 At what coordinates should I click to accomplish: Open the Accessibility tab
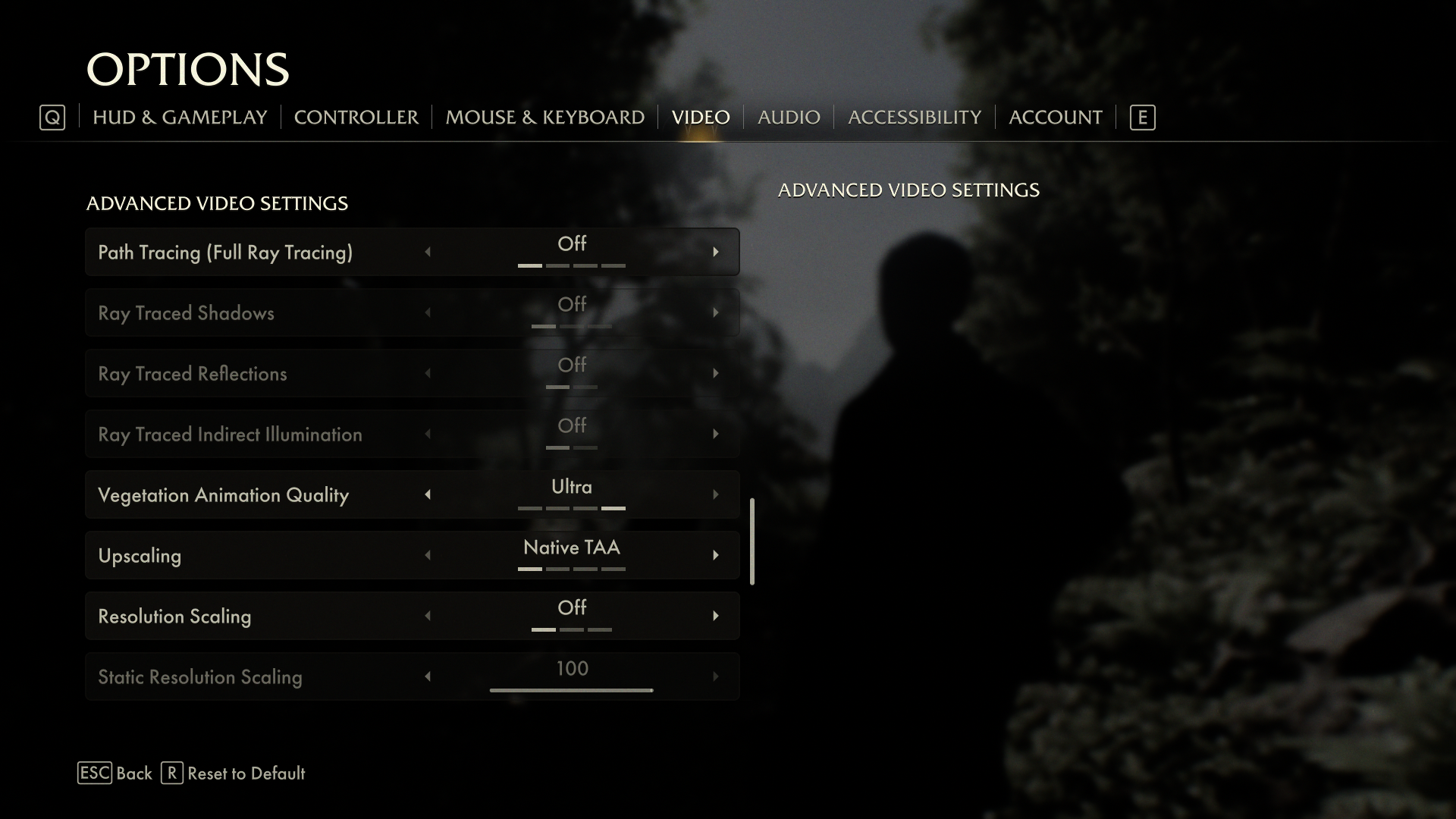pyautogui.click(x=914, y=118)
